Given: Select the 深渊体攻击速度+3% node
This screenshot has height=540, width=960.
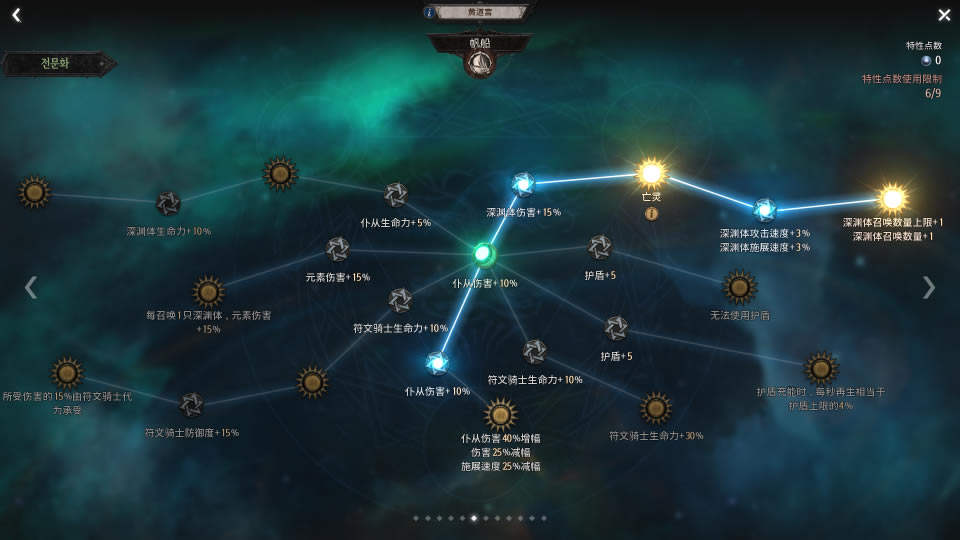Looking at the screenshot, I should point(765,209).
